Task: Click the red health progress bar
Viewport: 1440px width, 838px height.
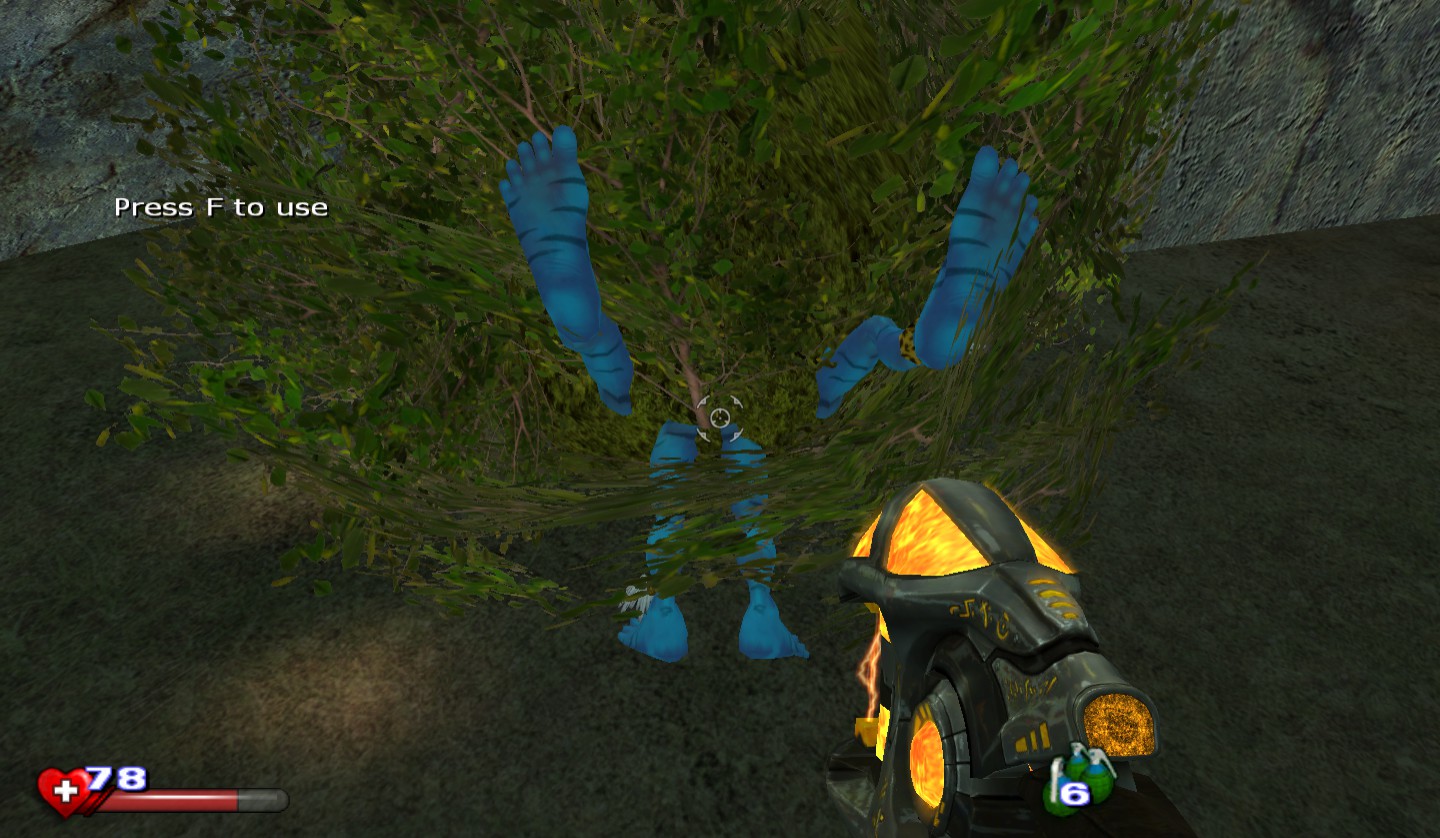Action: pos(175,800)
